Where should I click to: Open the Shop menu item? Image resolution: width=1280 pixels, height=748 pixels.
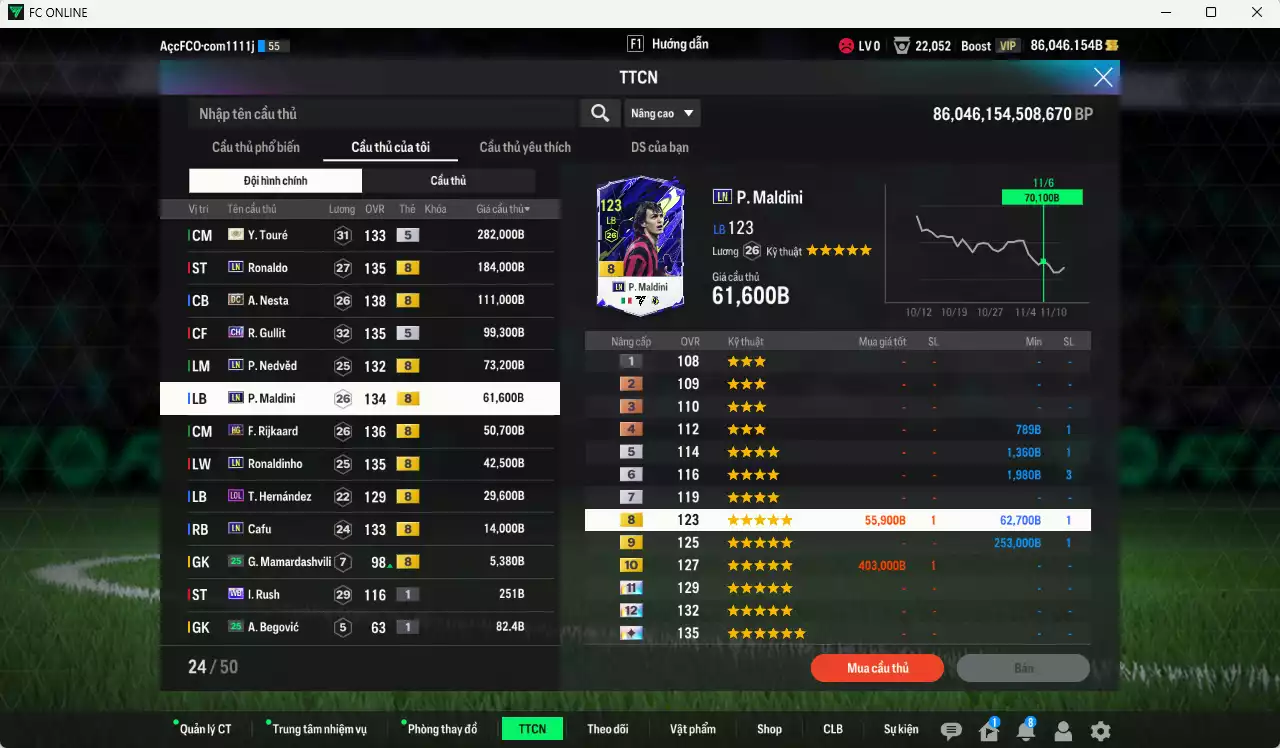pos(769,728)
